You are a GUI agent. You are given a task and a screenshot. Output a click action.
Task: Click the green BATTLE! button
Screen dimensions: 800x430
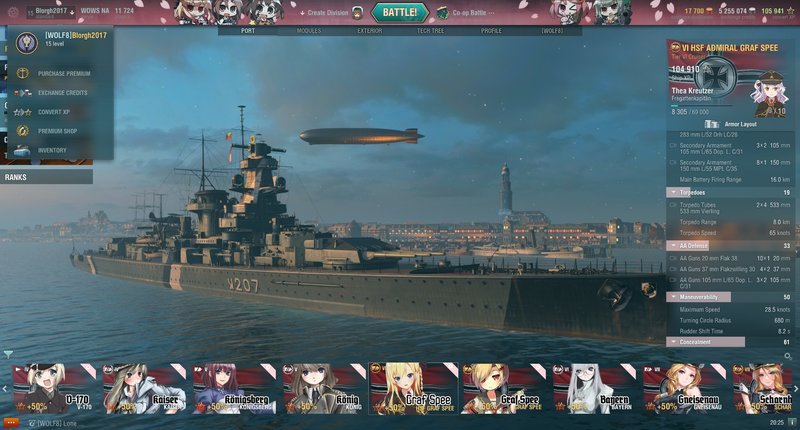point(400,12)
